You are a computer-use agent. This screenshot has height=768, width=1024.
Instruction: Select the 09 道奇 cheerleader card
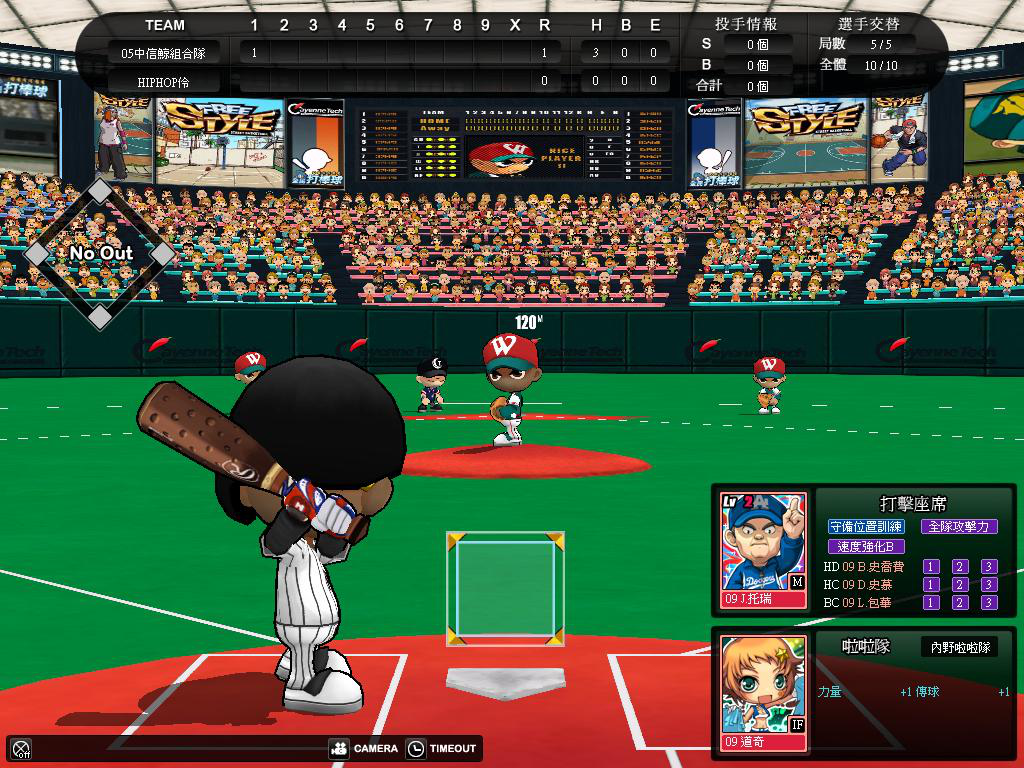click(x=763, y=692)
